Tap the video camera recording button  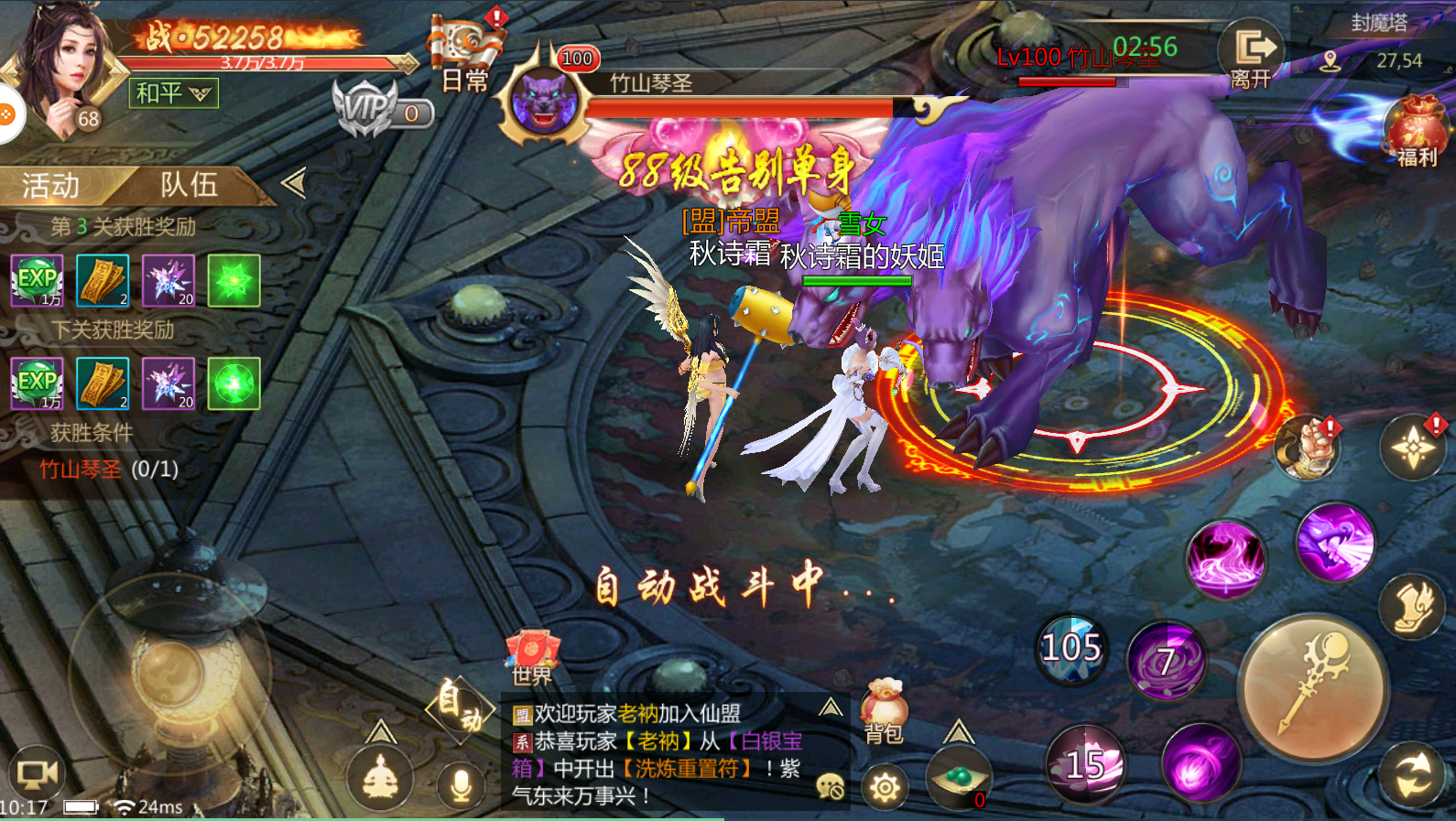pyautogui.click(x=38, y=774)
